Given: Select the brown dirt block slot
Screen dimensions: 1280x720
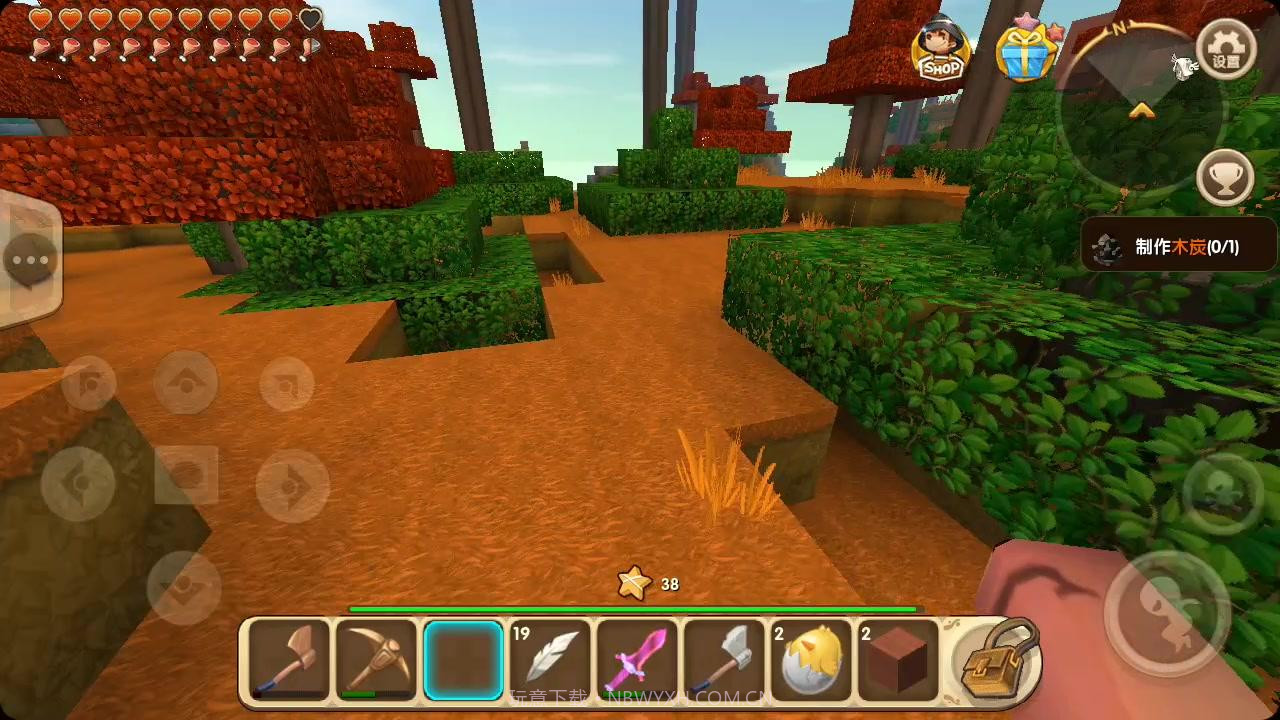Looking at the screenshot, I should click(x=896, y=660).
